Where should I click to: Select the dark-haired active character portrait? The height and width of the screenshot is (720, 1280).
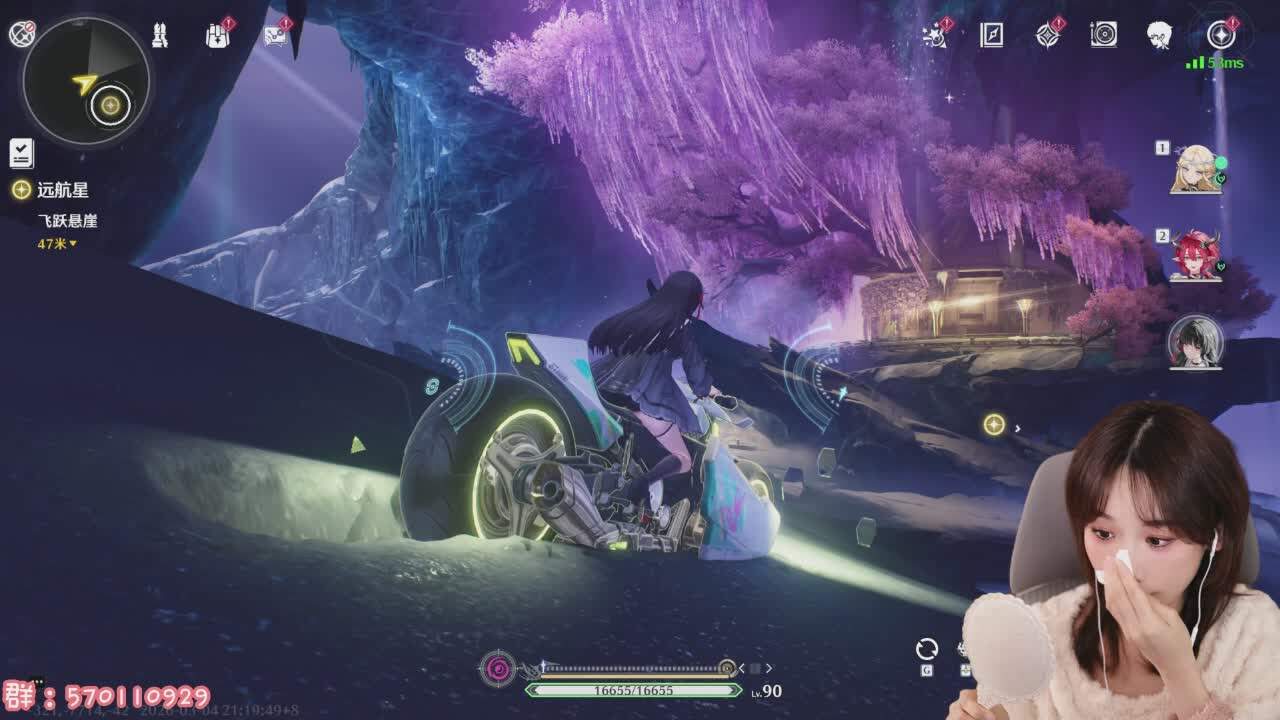1195,342
